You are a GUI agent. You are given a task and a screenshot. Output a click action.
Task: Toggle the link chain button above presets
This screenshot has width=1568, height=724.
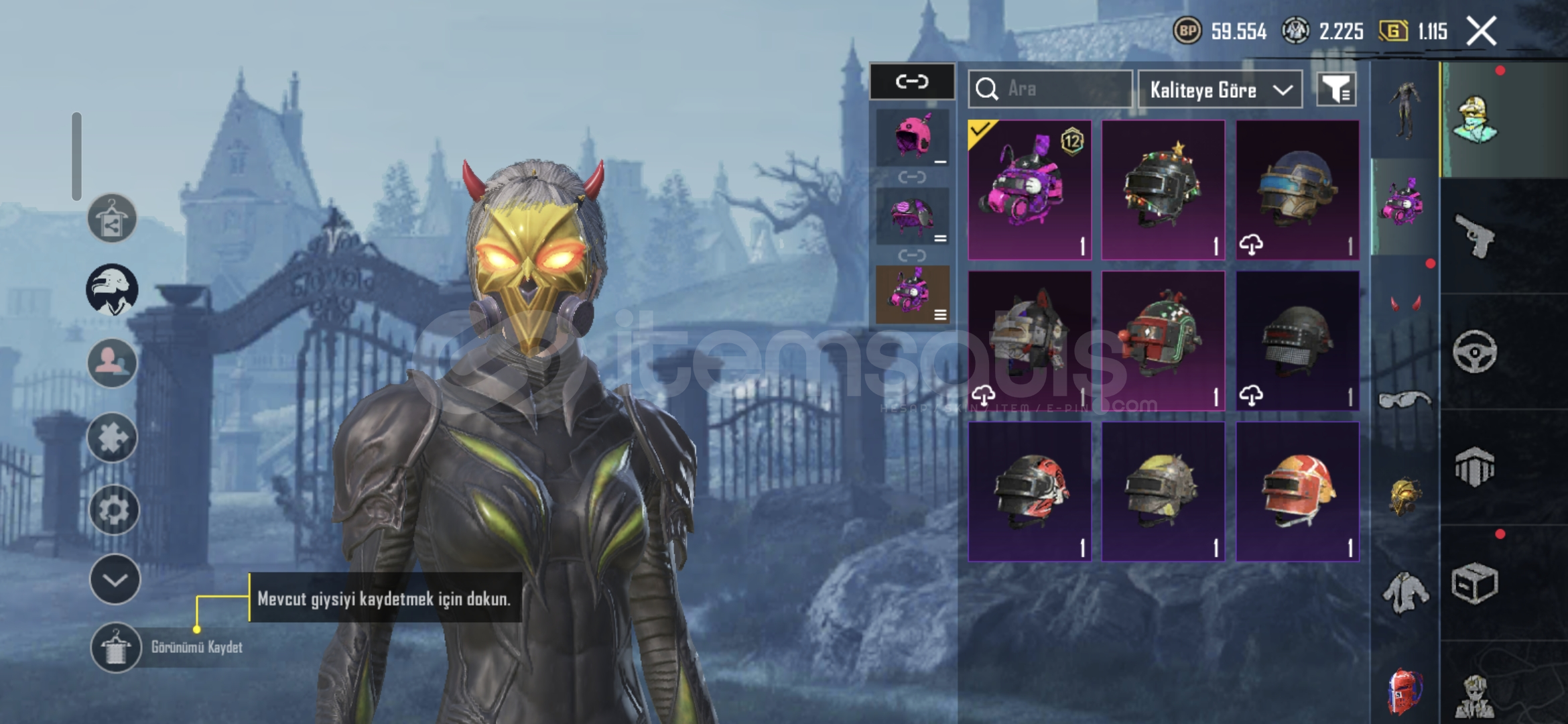tap(912, 82)
